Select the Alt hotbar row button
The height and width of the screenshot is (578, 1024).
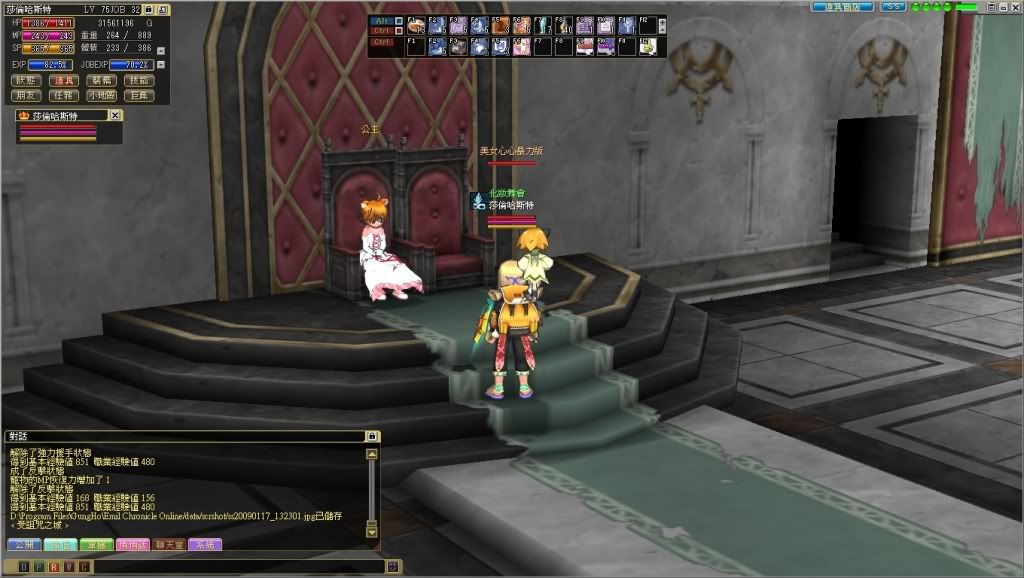click(380, 20)
